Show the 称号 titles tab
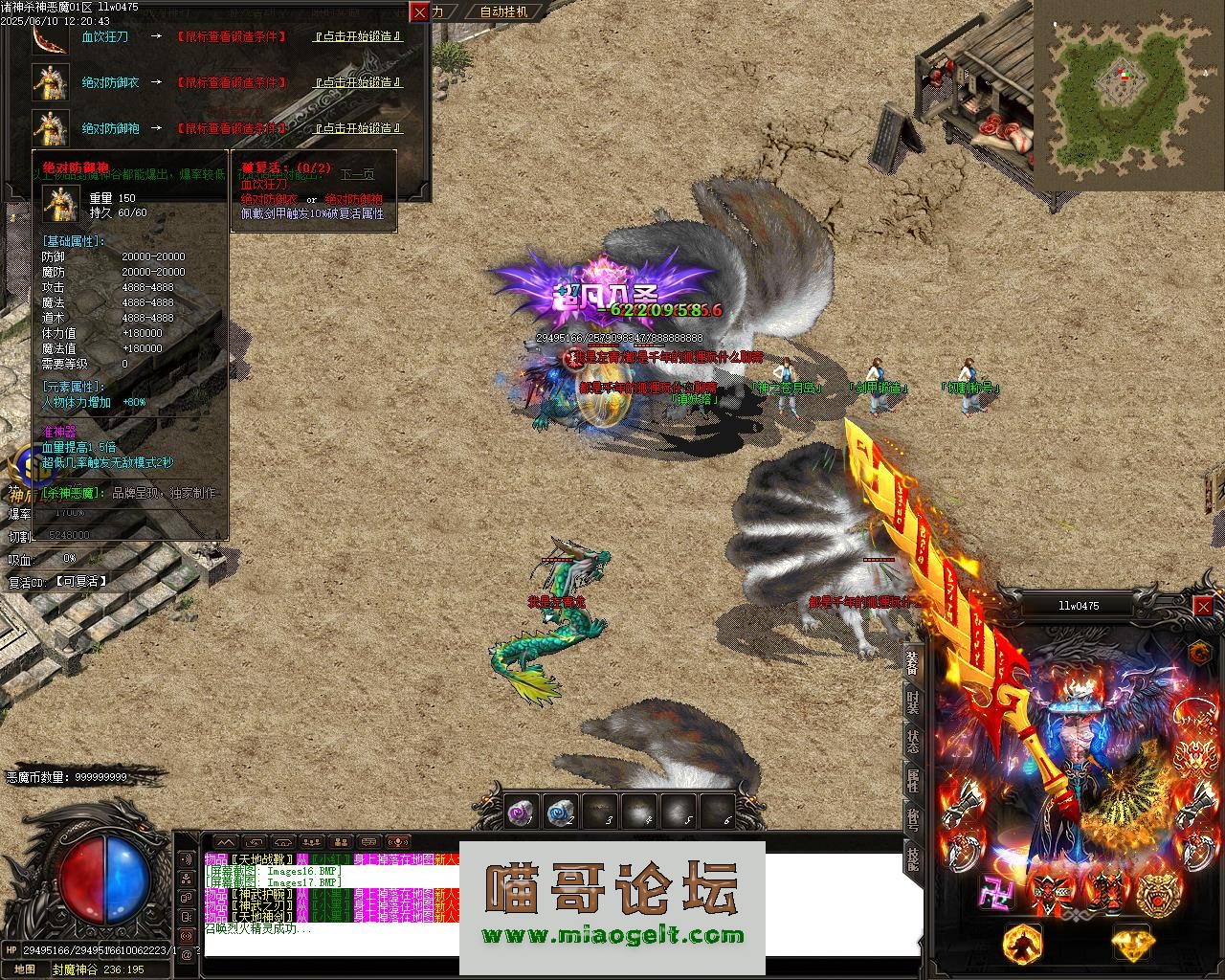1225x980 pixels. (913, 819)
